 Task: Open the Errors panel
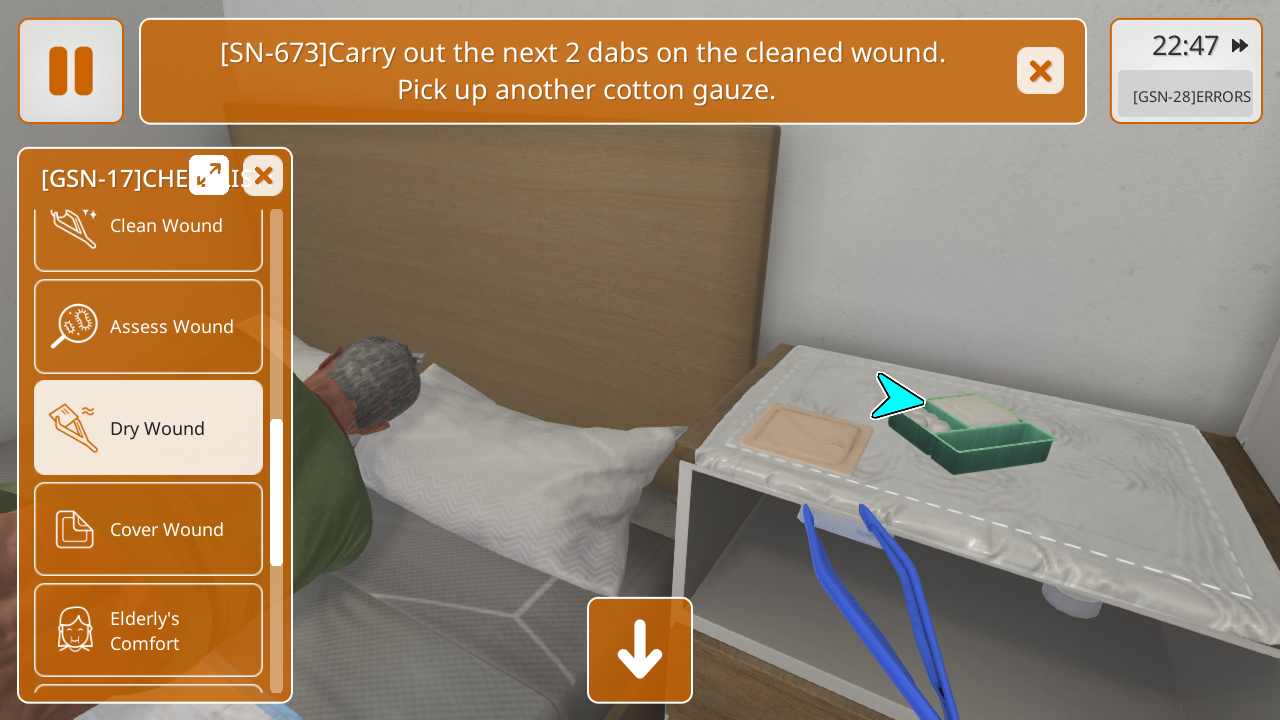click(x=1186, y=96)
